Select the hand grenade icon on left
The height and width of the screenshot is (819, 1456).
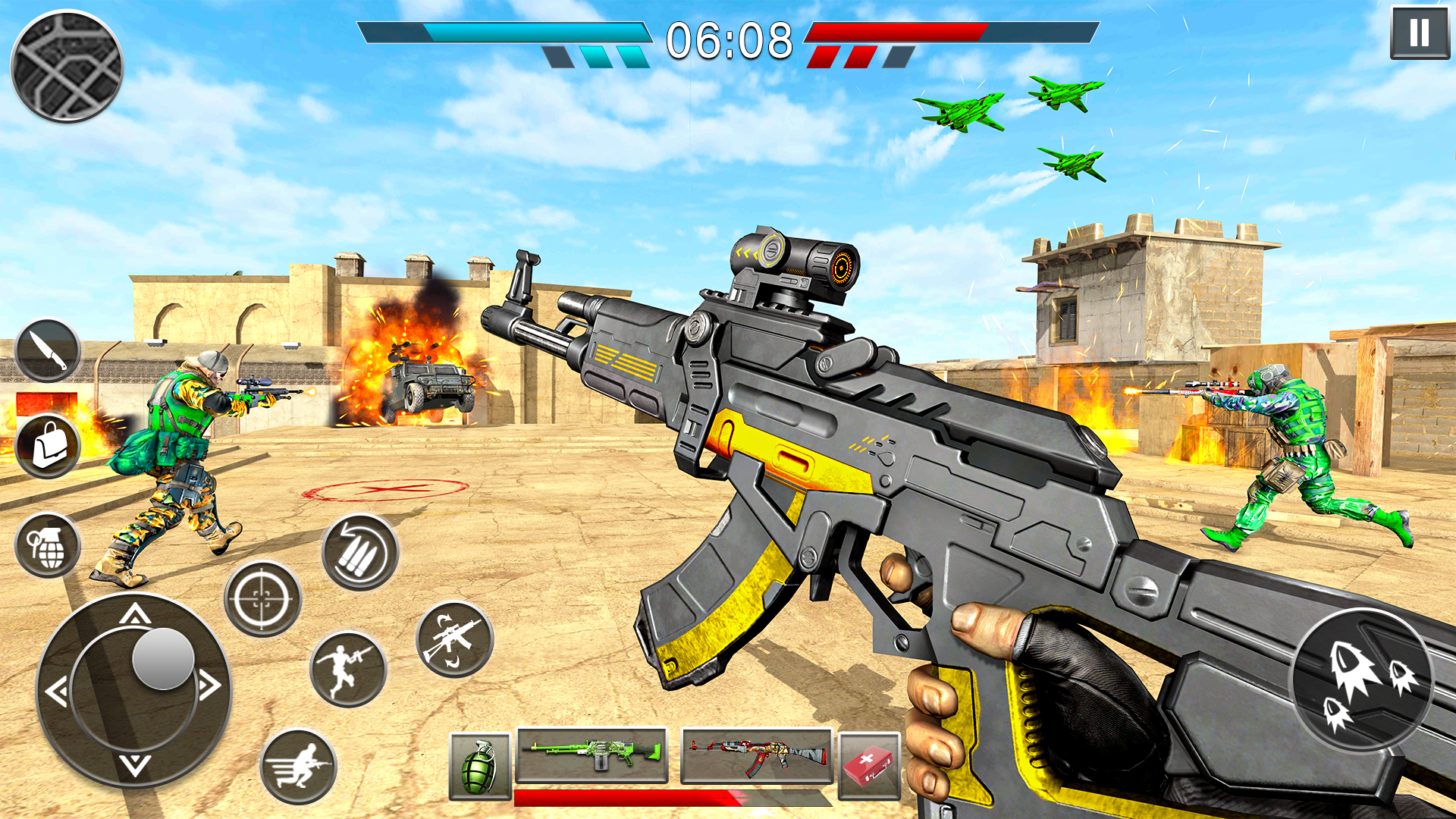point(49,543)
